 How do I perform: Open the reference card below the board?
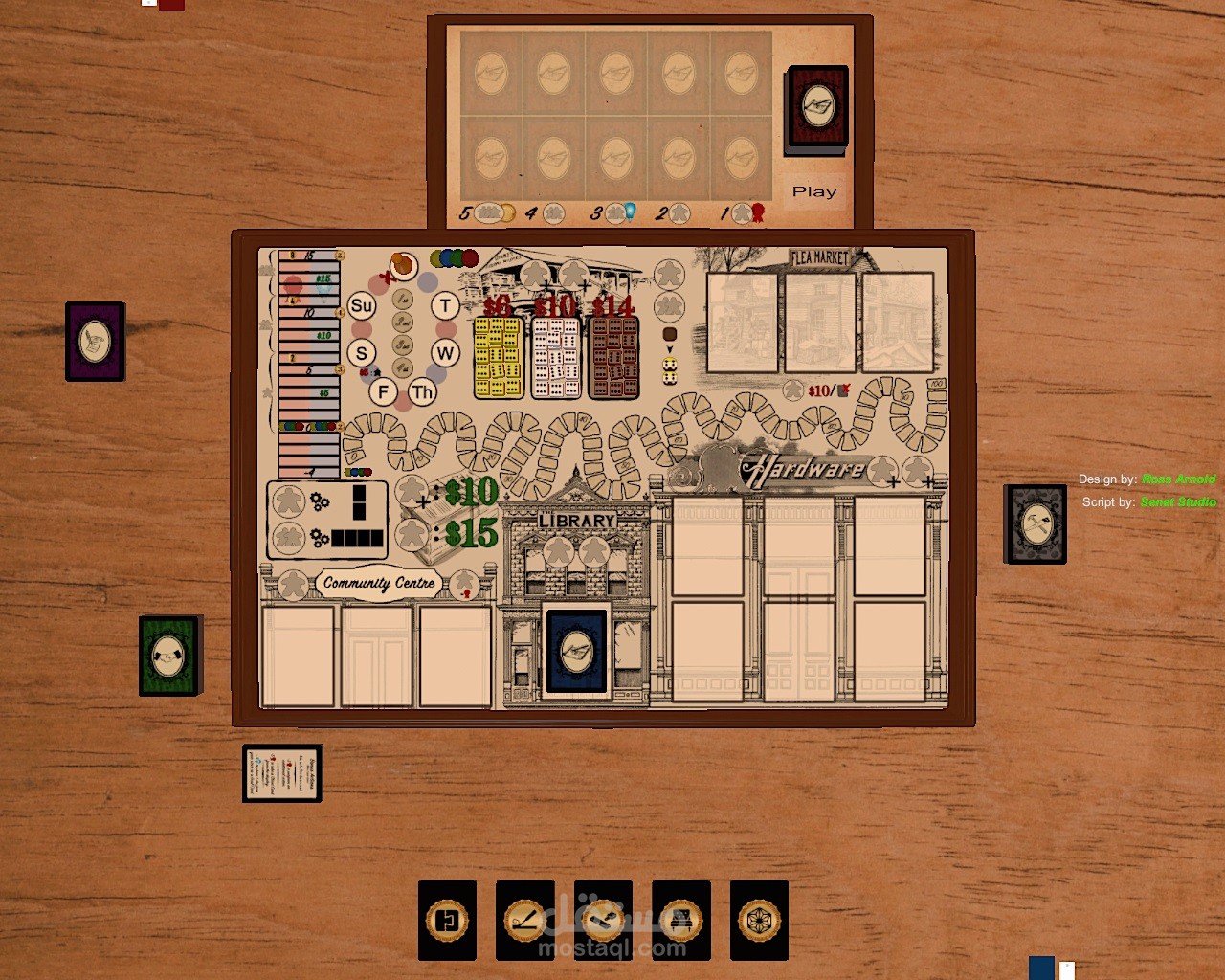(x=281, y=772)
